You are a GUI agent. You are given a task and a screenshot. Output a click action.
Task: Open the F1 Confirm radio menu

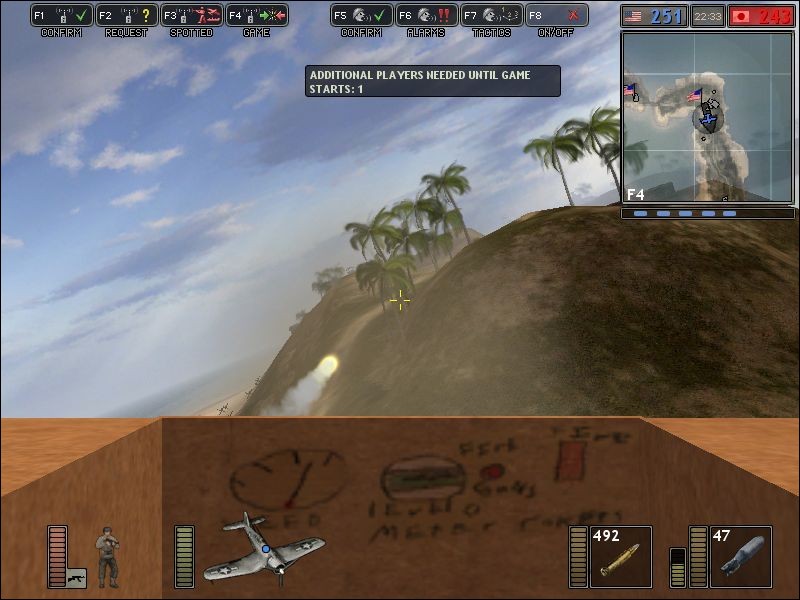click(62, 16)
